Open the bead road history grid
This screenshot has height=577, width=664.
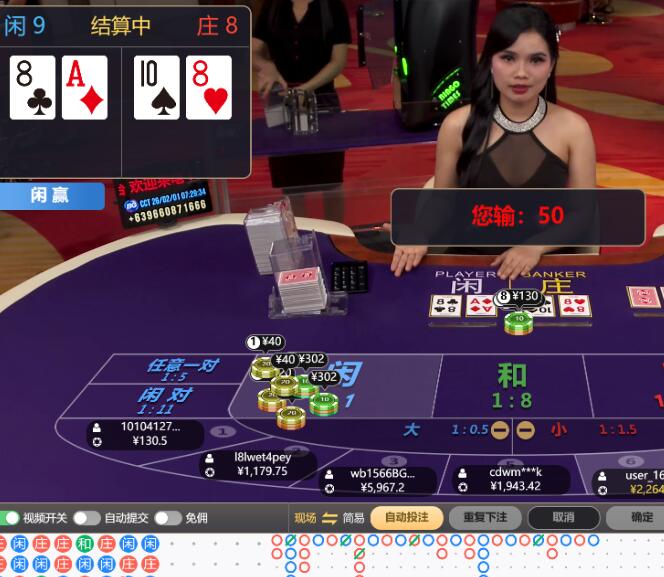(80, 556)
